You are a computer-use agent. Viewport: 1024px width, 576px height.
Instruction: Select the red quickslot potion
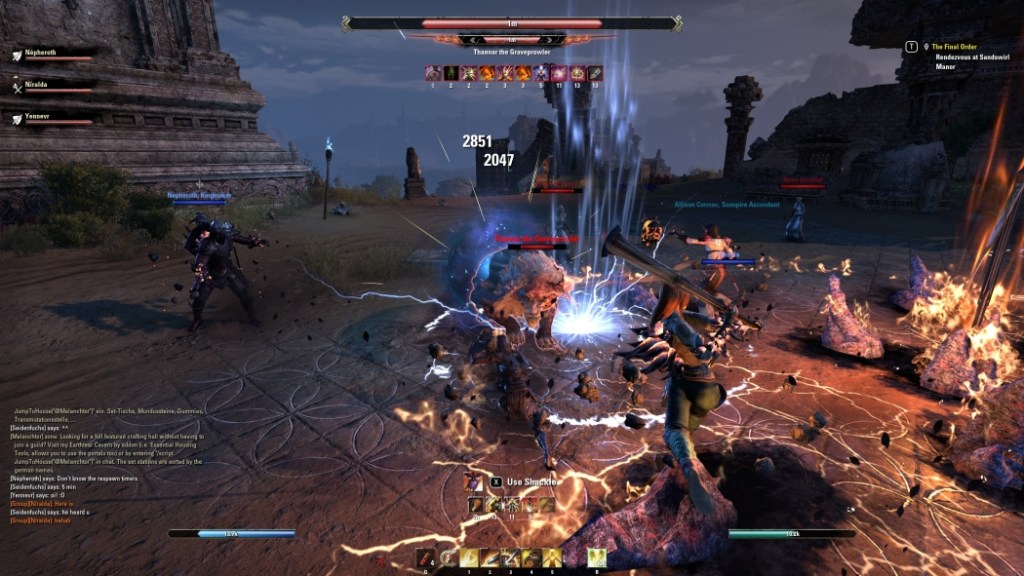426,558
